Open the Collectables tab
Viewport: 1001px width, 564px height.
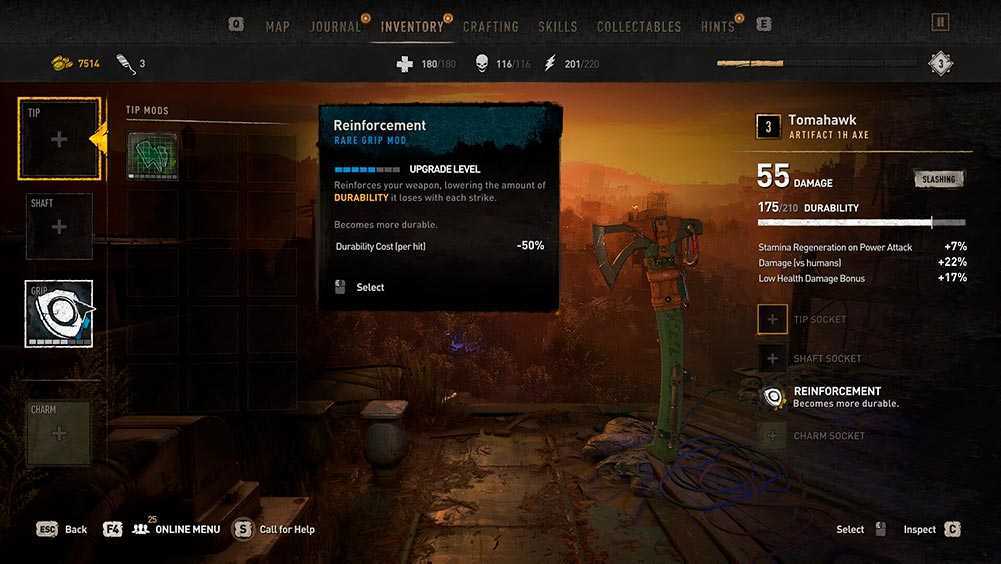pos(639,27)
